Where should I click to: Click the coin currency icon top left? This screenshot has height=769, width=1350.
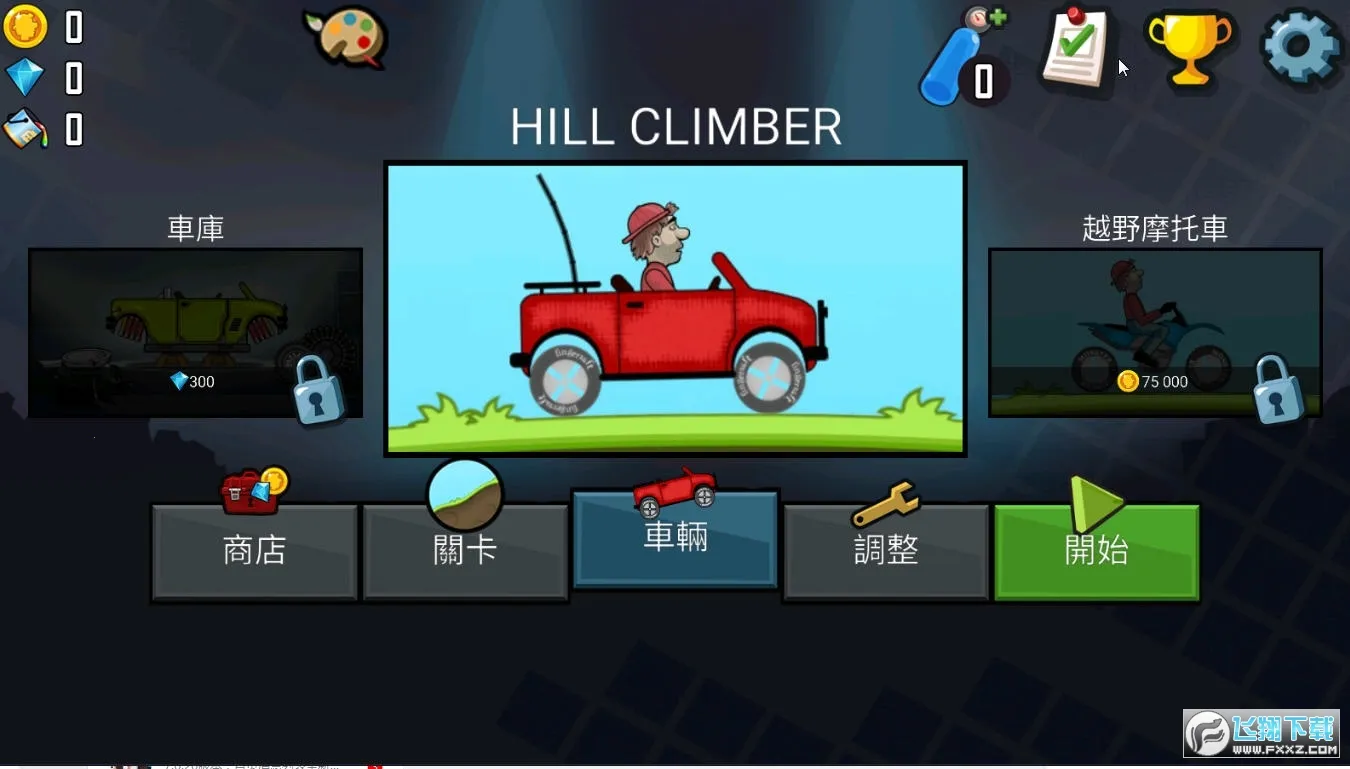pyautogui.click(x=25, y=27)
